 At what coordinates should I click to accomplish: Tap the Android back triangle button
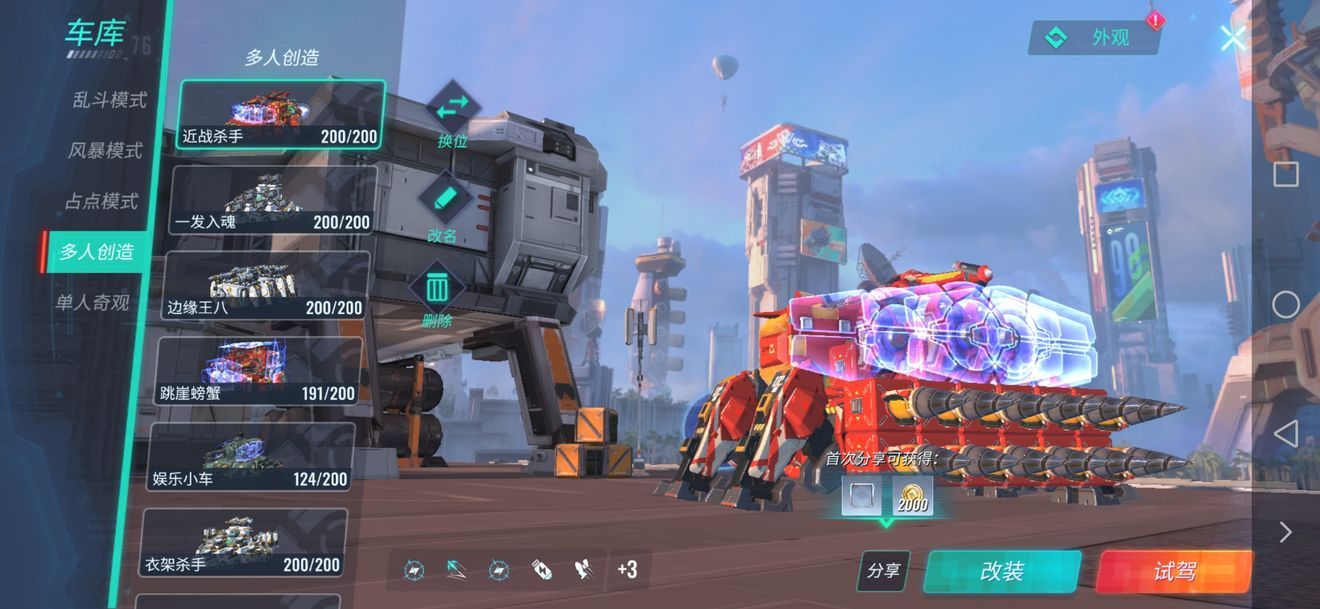(1286, 433)
